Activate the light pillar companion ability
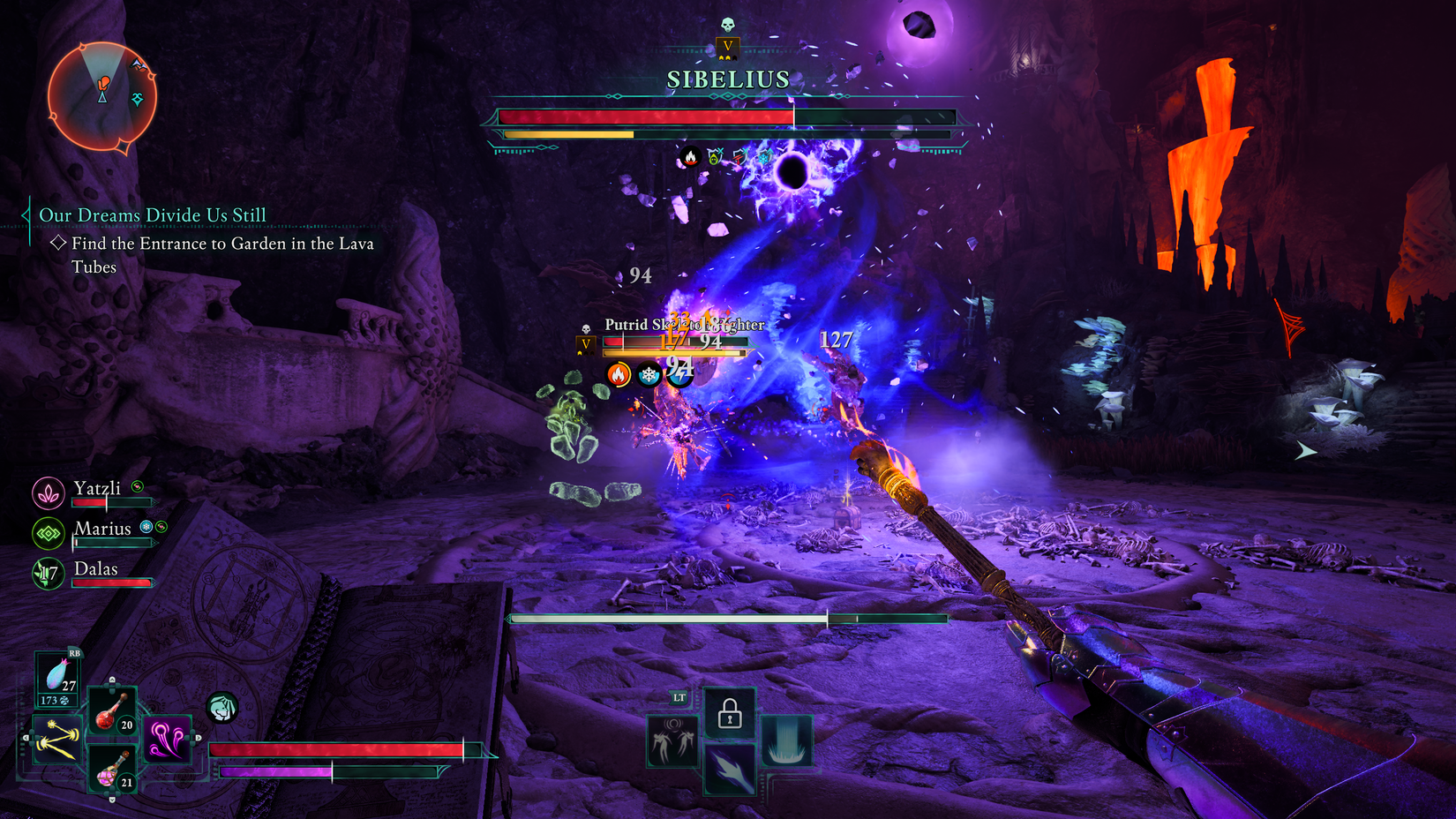The height and width of the screenshot is (819, 1456). coord(785,741)
